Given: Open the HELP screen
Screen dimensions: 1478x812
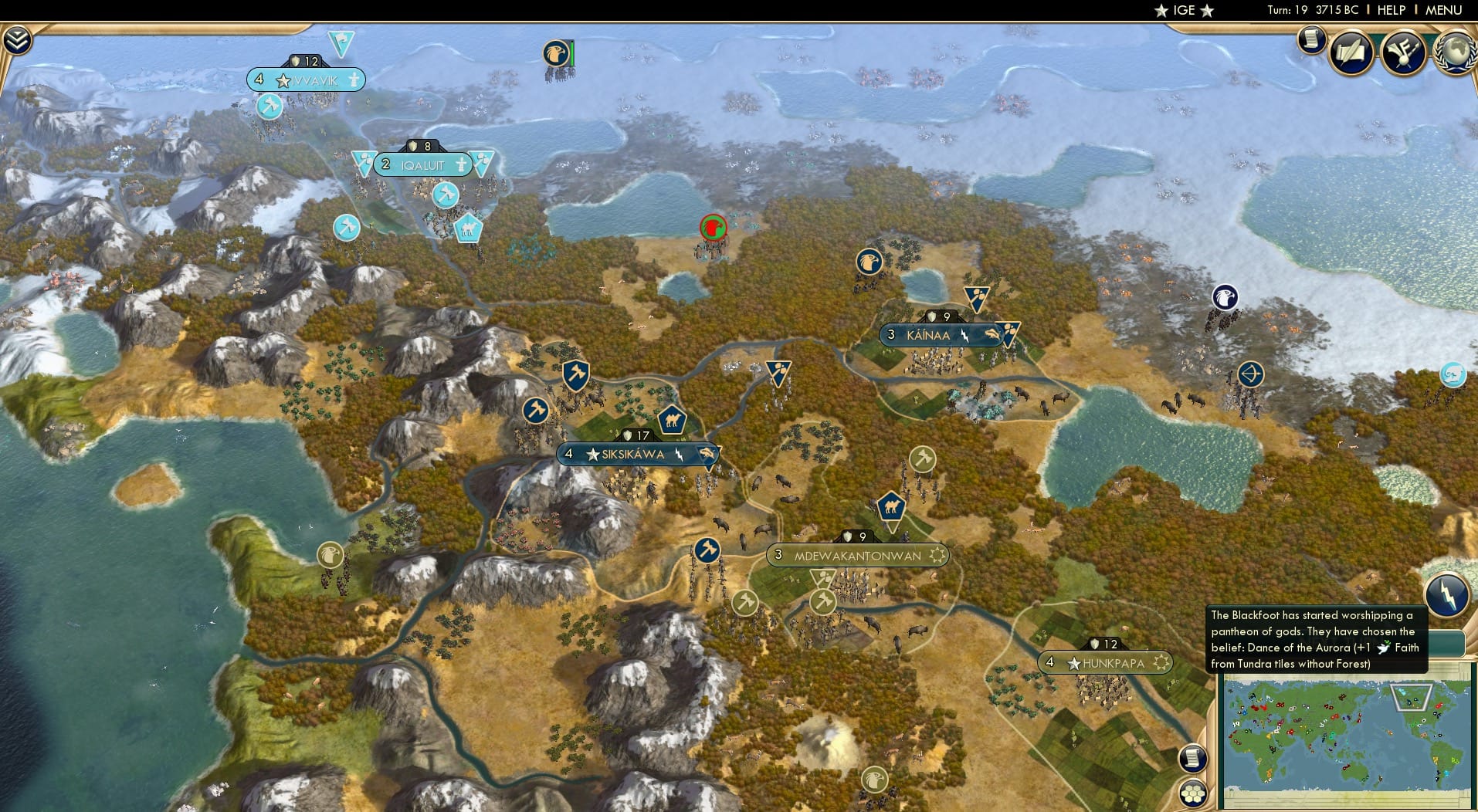Looking at the screenshot, I should (1390, 10).
